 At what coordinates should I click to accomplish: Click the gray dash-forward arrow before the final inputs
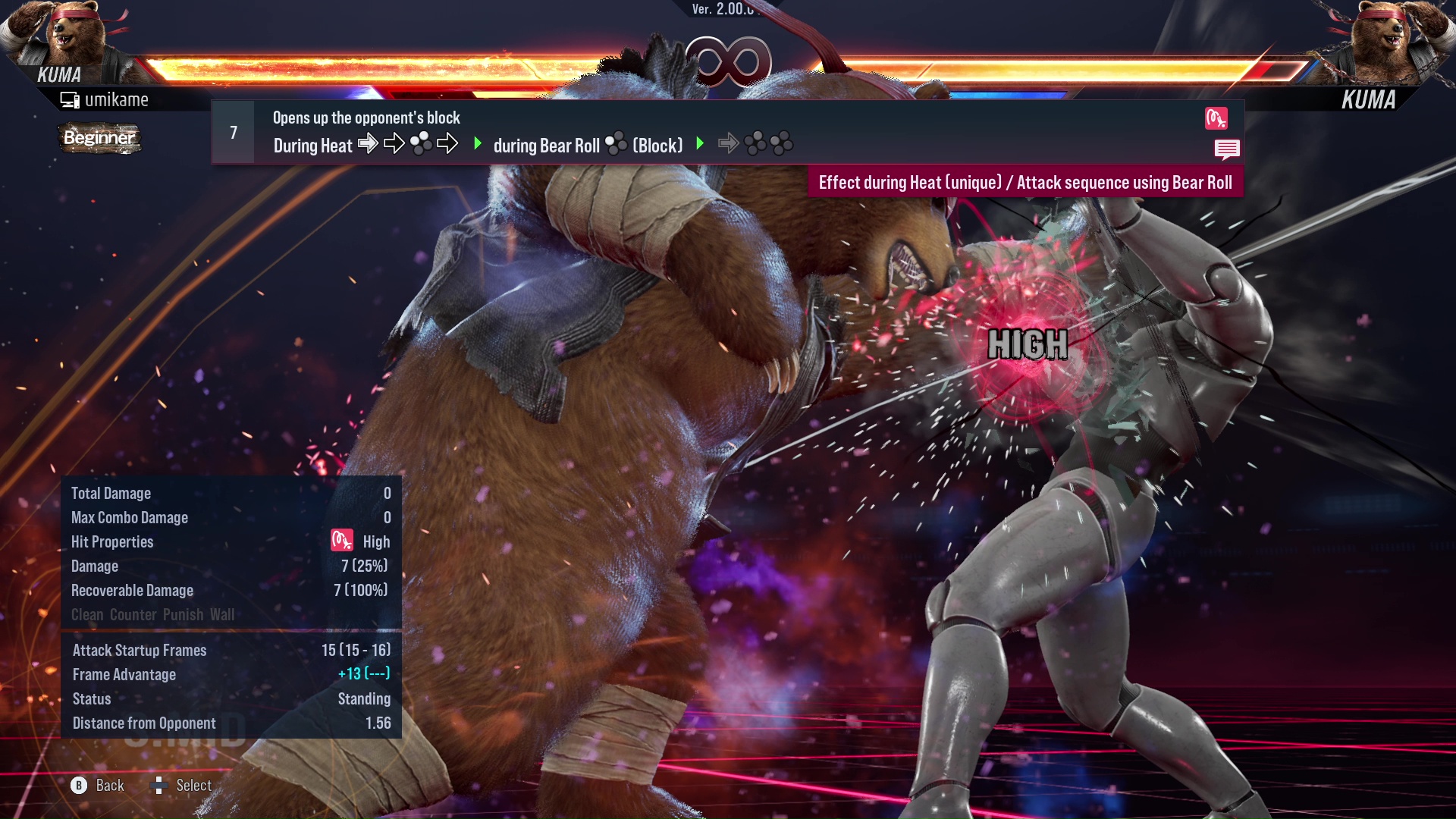point(730,143)
